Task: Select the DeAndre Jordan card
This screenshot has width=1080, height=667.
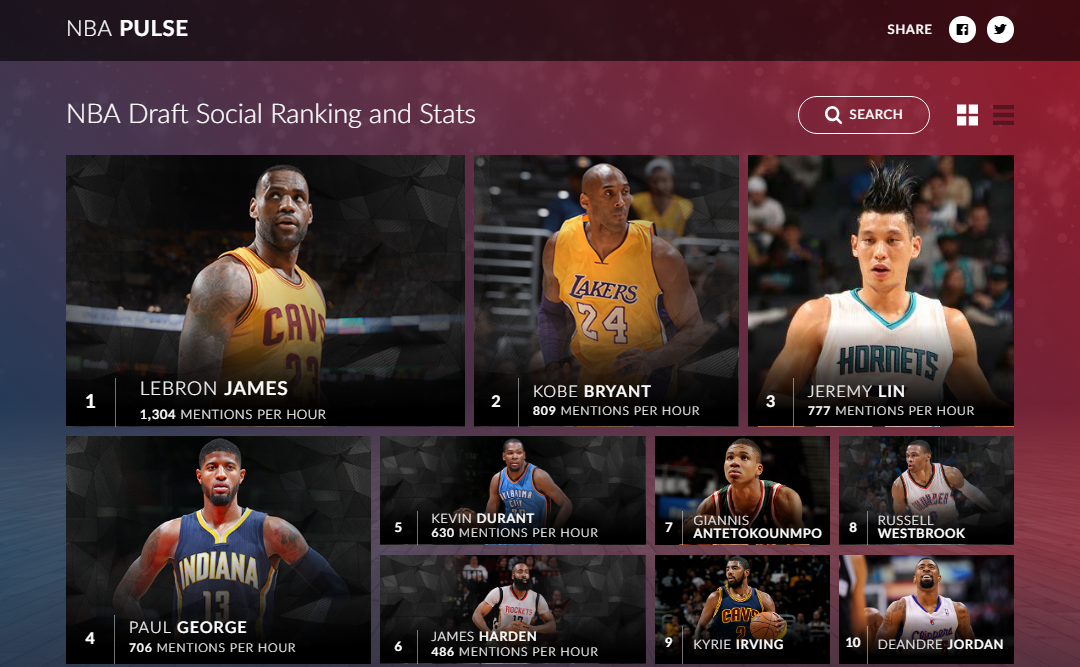Action: point(926,609)
